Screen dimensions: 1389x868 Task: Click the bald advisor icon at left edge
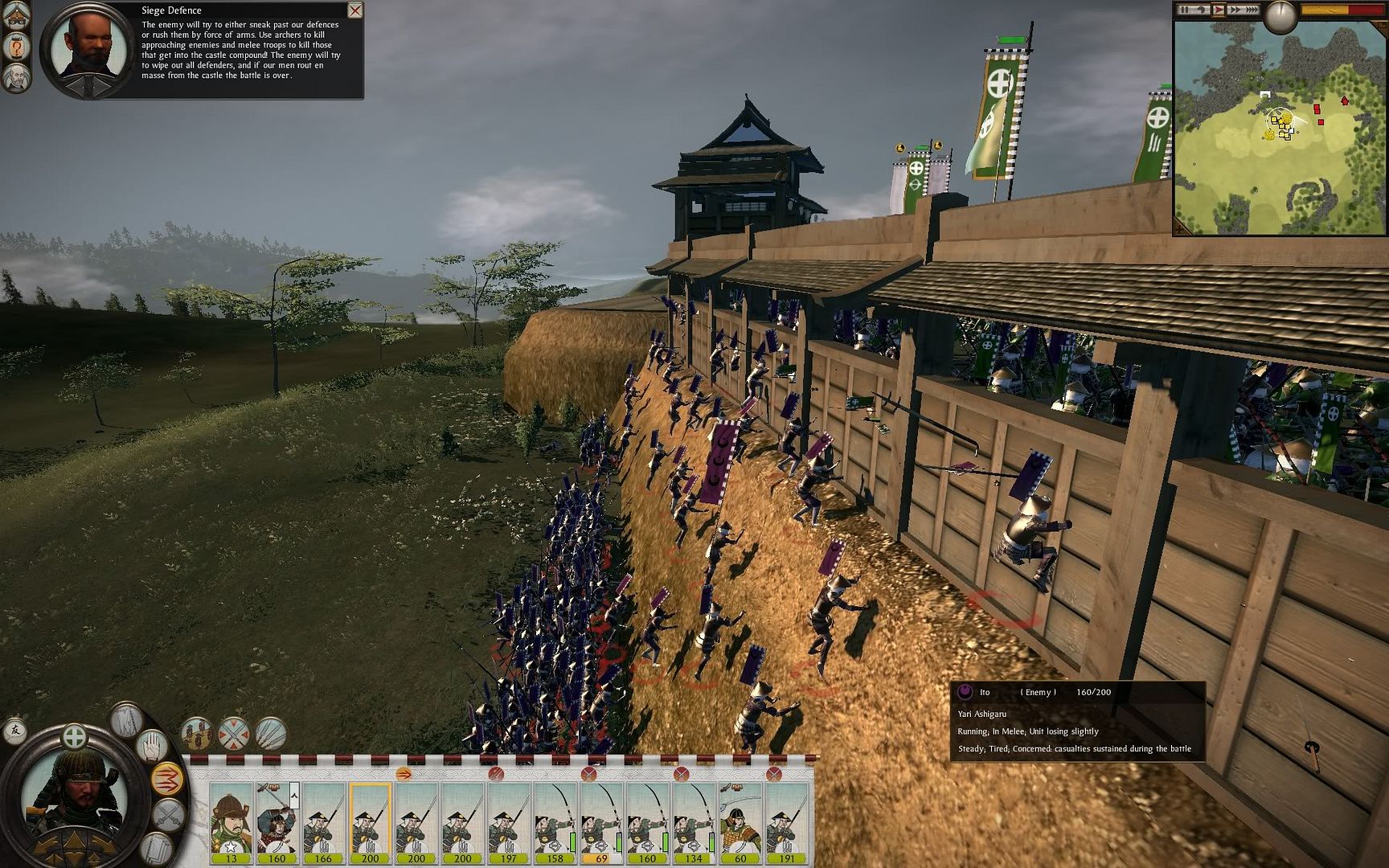(x=17, y=78)
